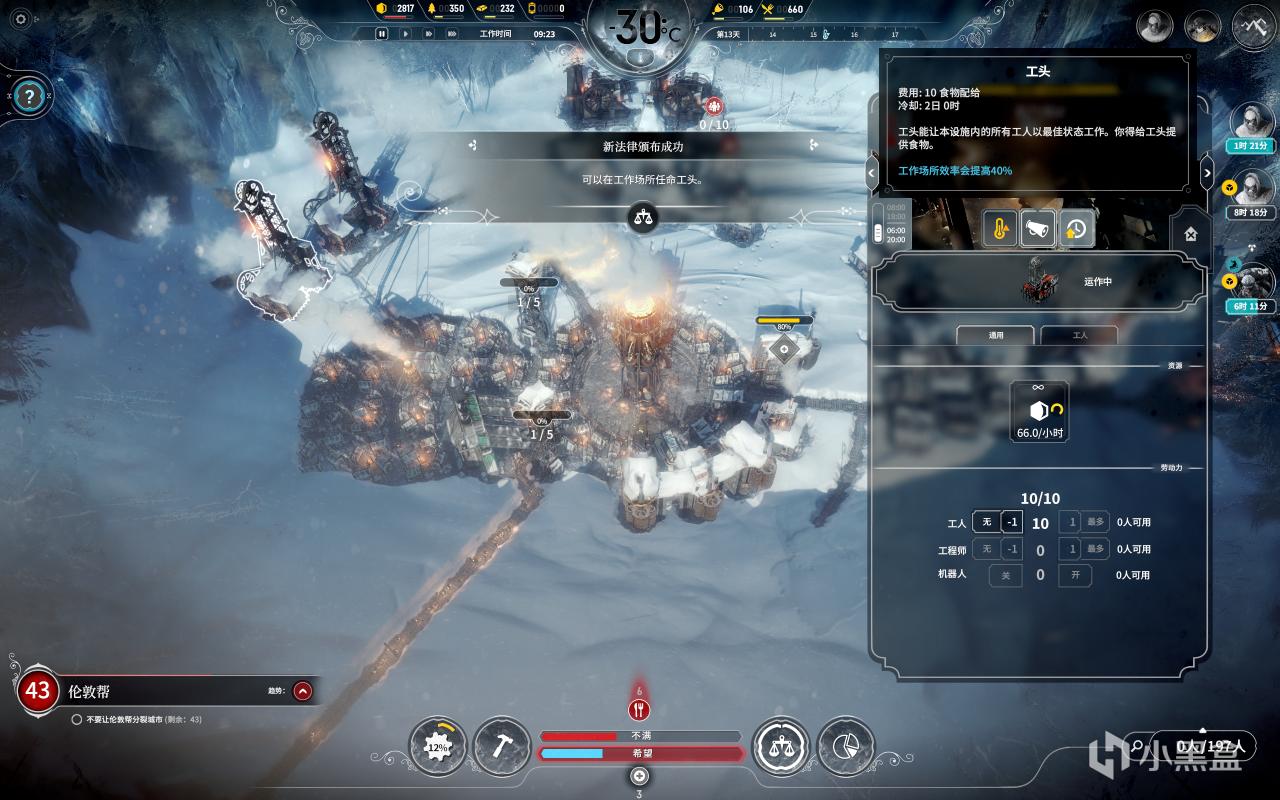Image resolution: width=1280 pixels, height=800 pixels.
Task: Switch to the 通用 tab
Action: (x=996, y=336)
